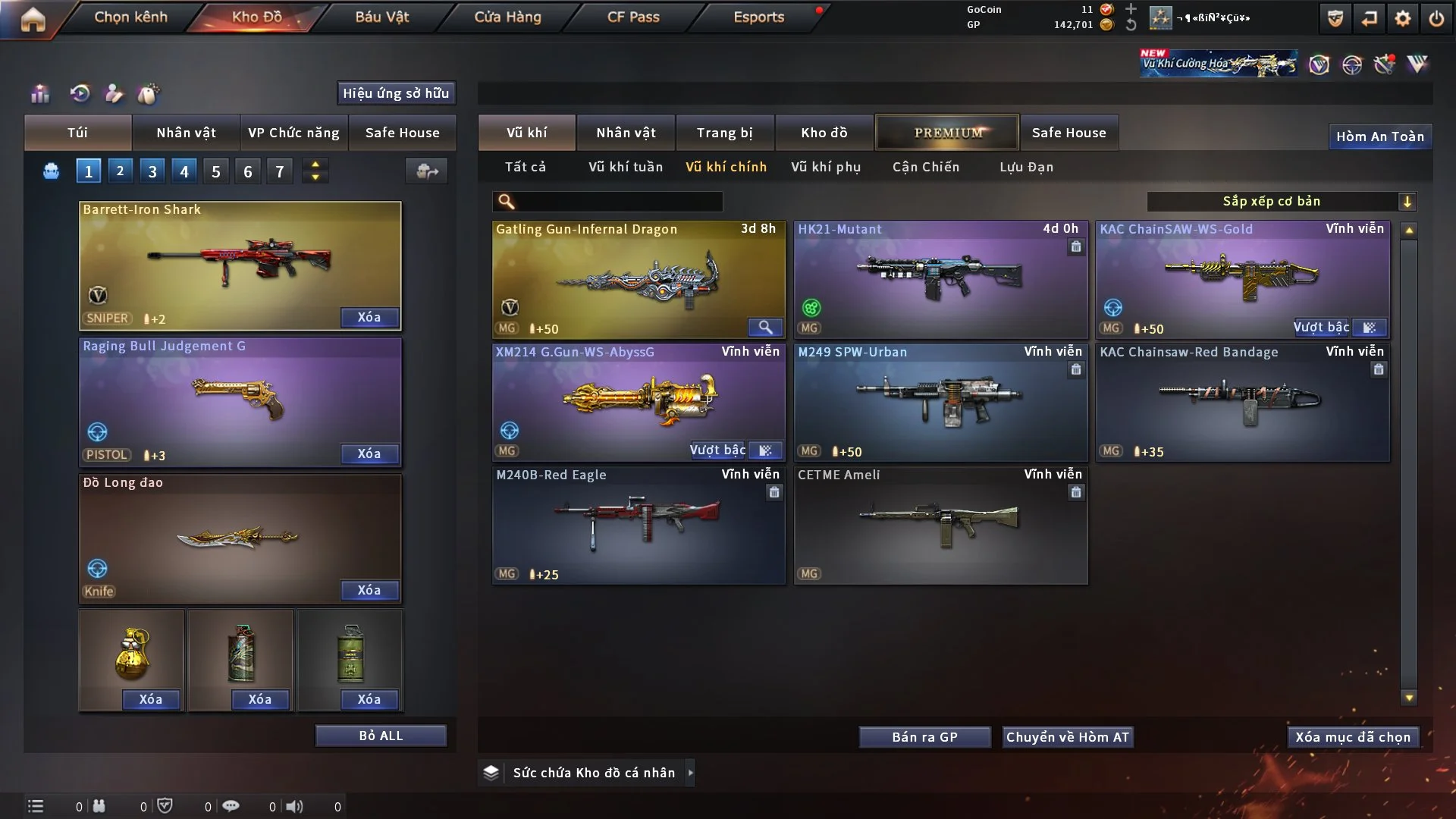Show the Vũ khí phụ category
1456x819 pixels.
click(x=826, y=167)
